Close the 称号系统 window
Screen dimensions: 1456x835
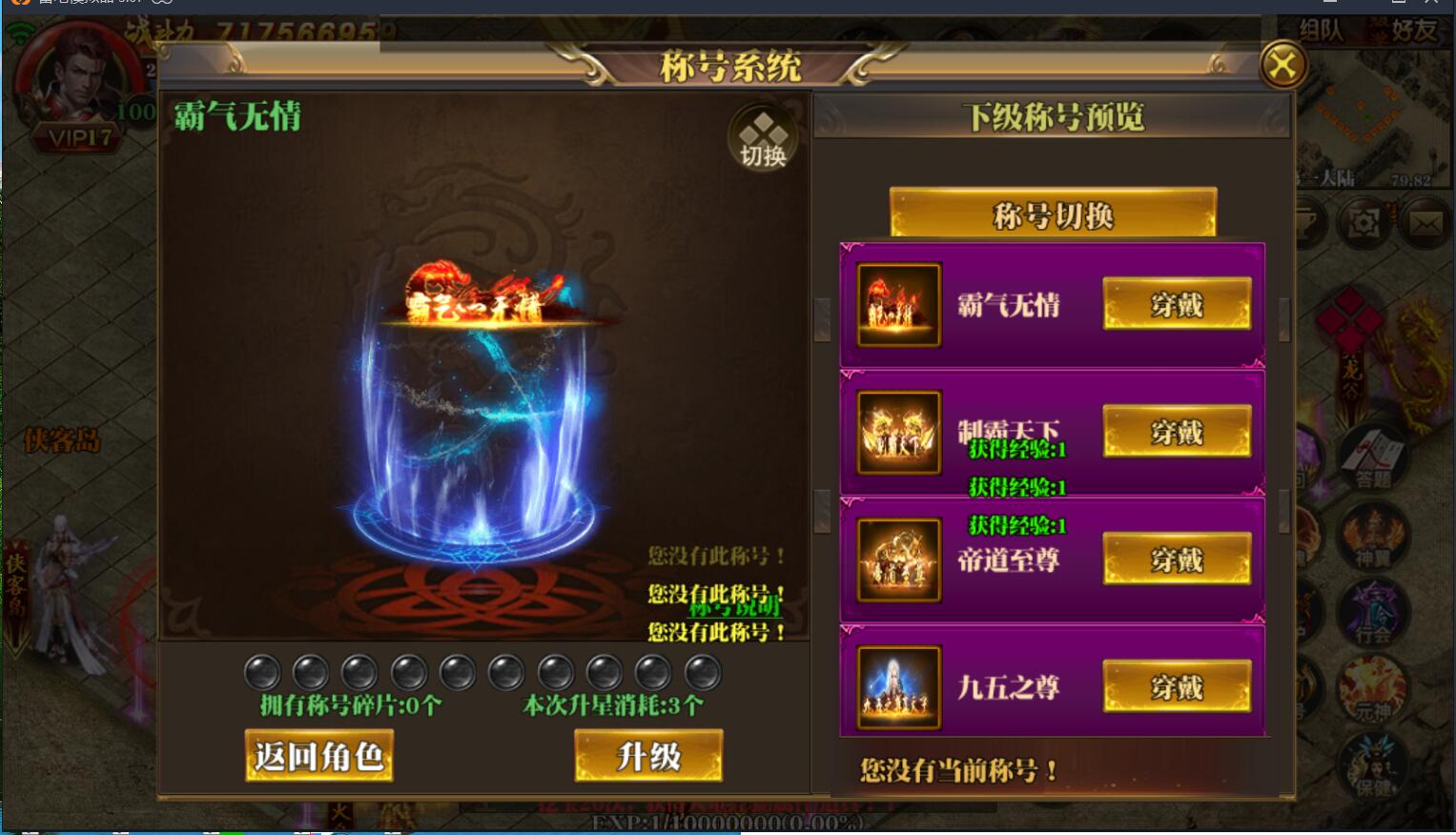[x=1282, y=66]
